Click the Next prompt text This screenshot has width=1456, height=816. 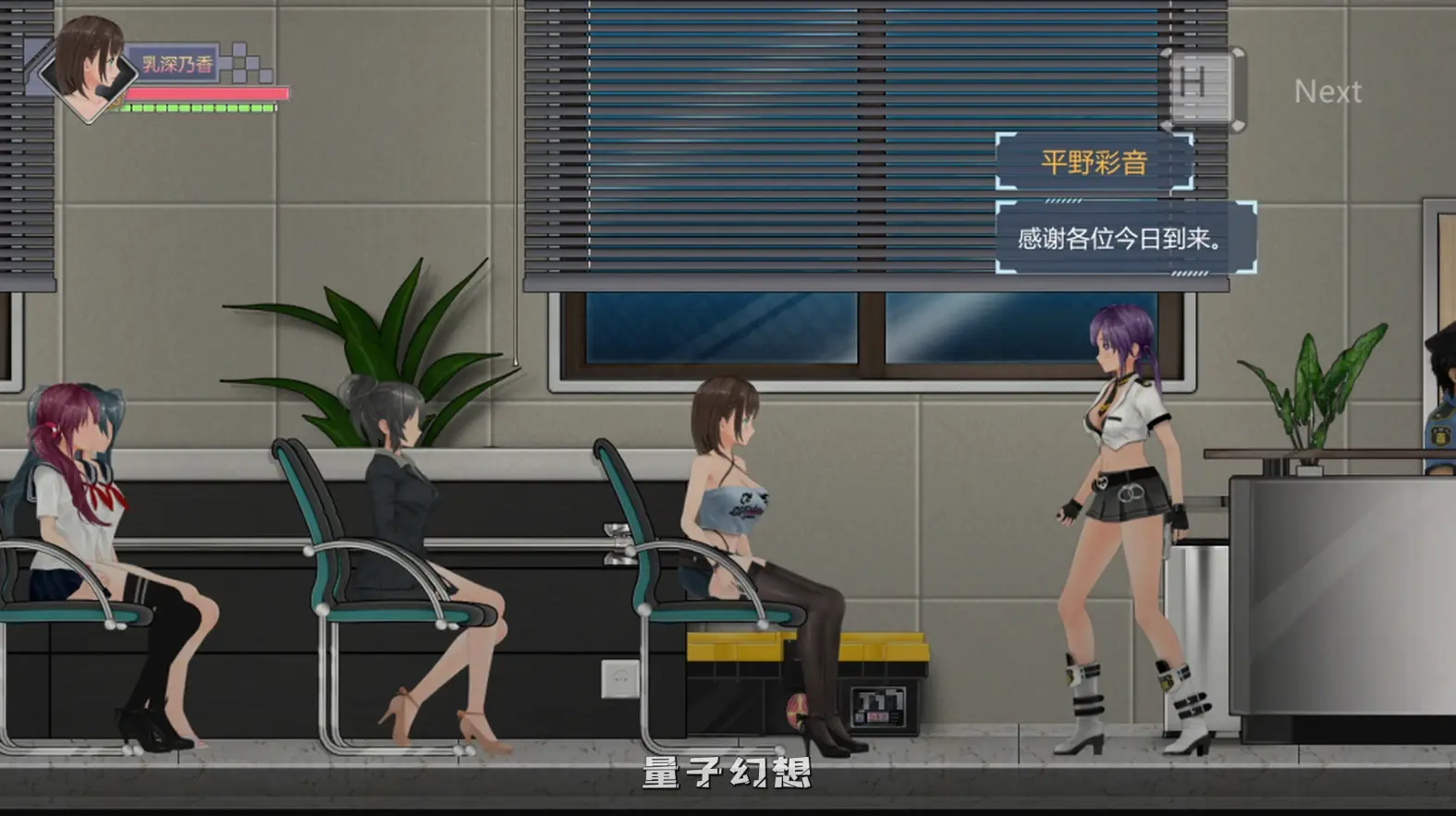coord(1328,91)
